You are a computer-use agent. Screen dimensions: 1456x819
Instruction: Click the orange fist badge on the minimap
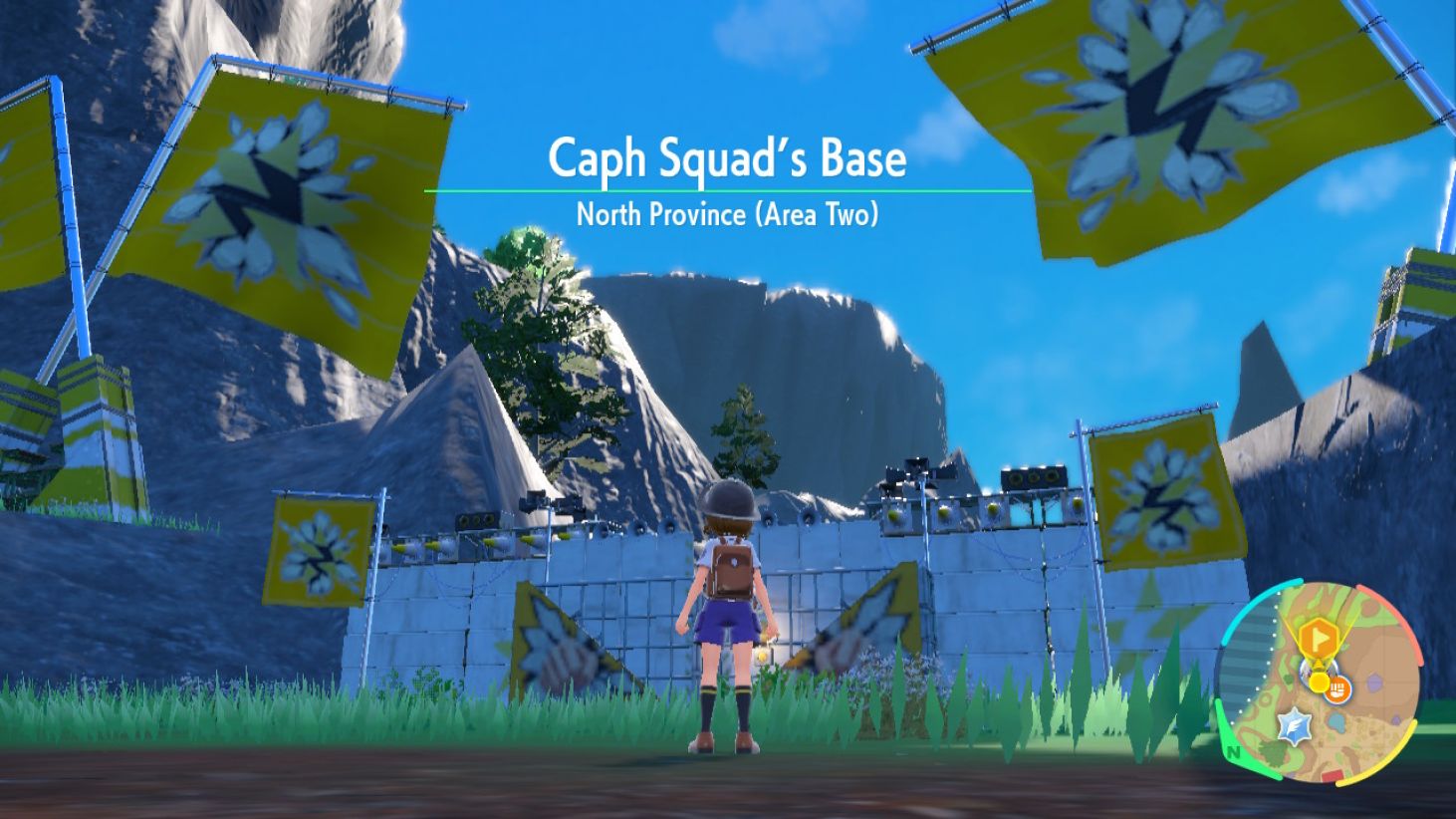pos(1337,689)
